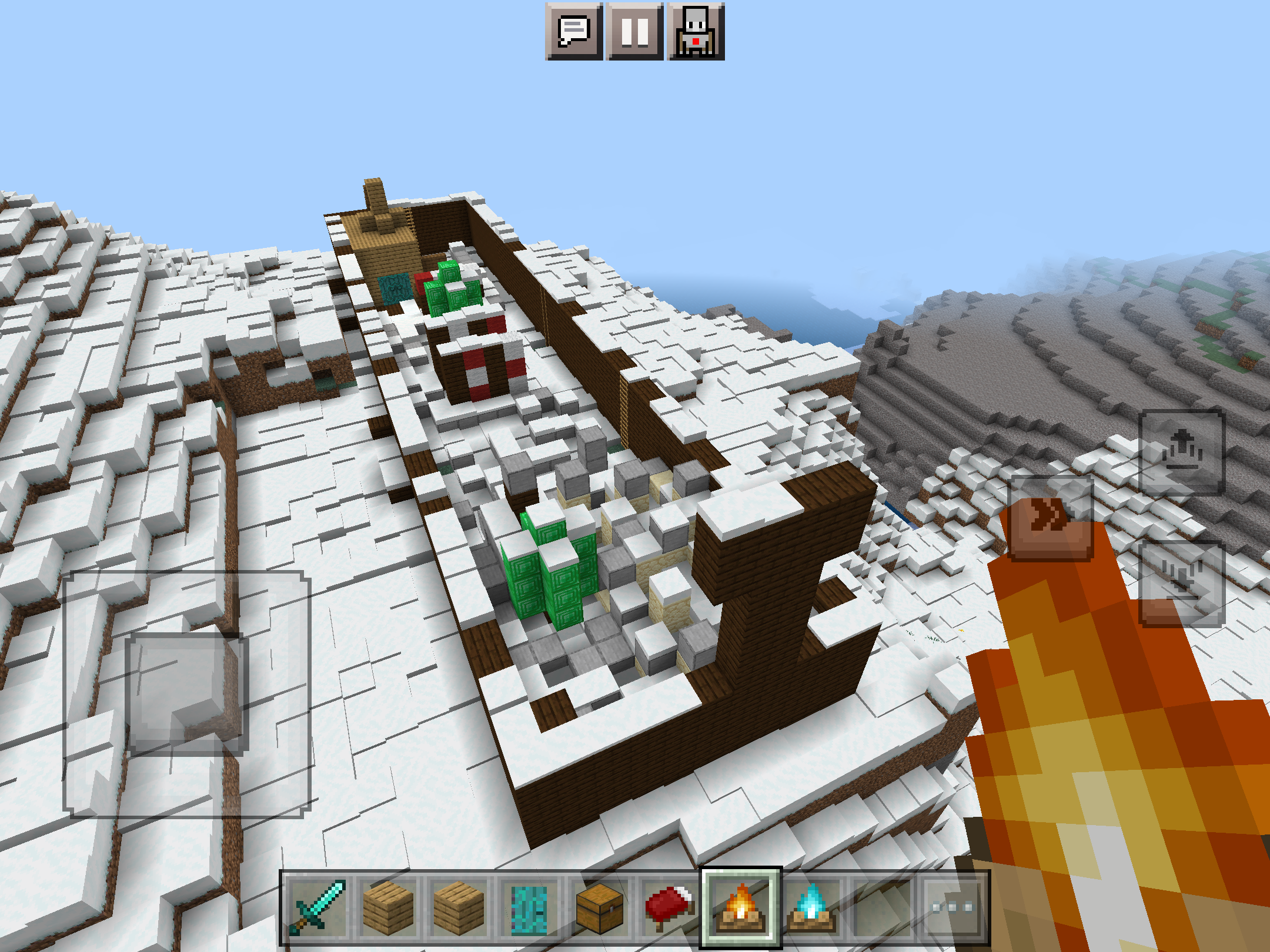
Task: Tap the movement joystick pad
Action: pyautogui.click(x=186, y=693)
